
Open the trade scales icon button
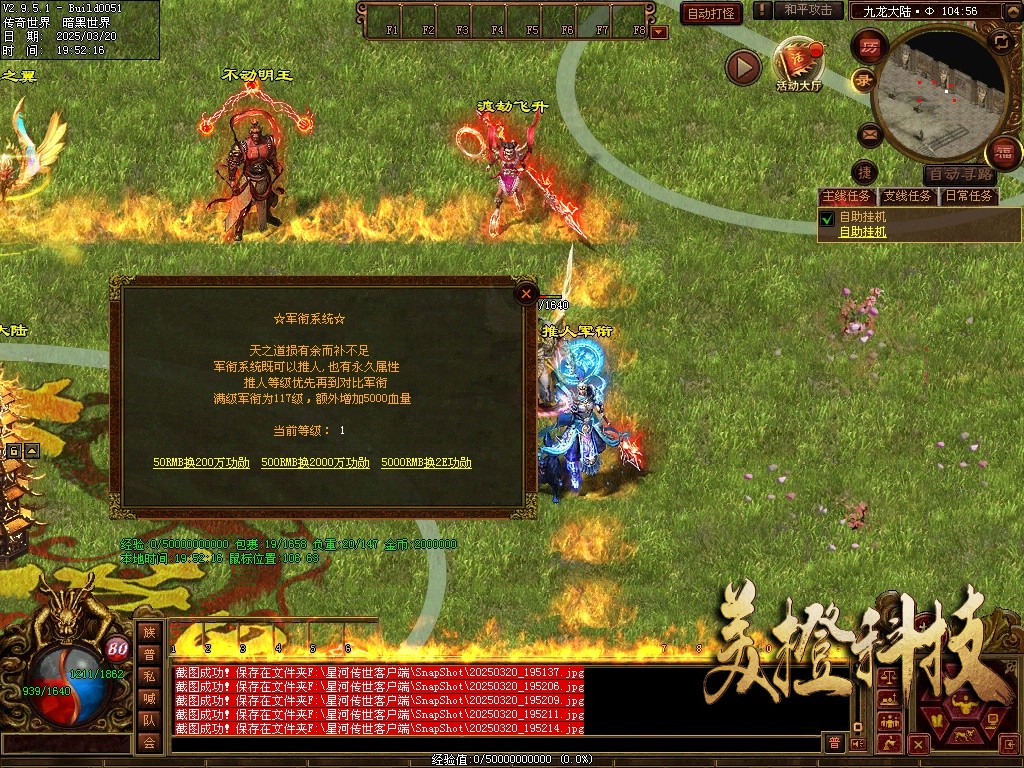pyautogui.click(x=887, y=678)
